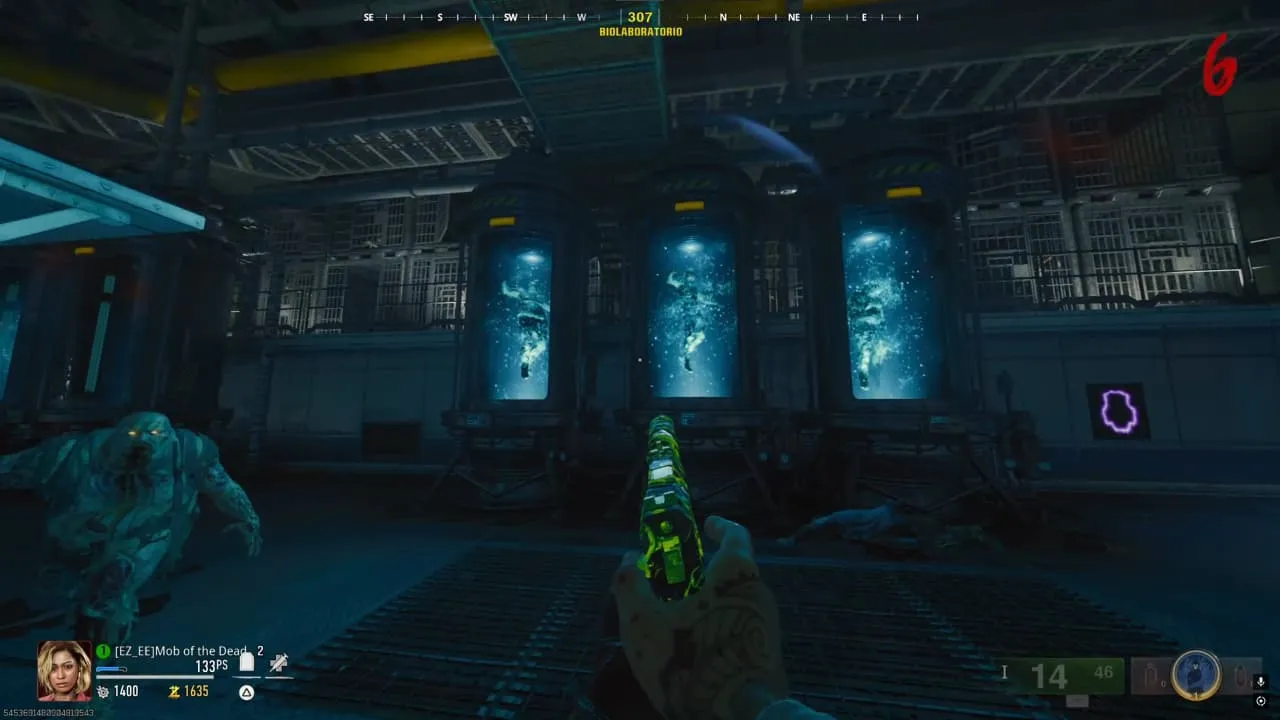Use the self-revive syringe icon

click(278, 662)
